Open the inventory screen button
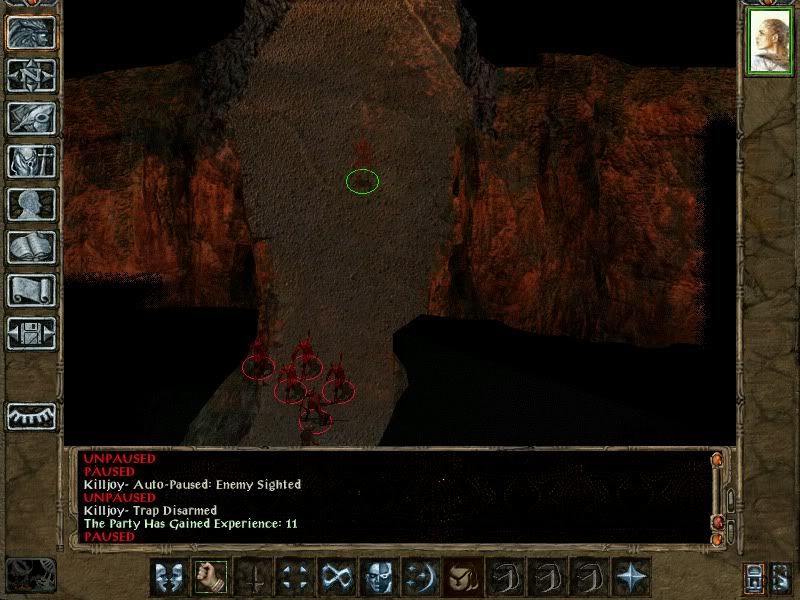800x600 pixels. point(31,161)
